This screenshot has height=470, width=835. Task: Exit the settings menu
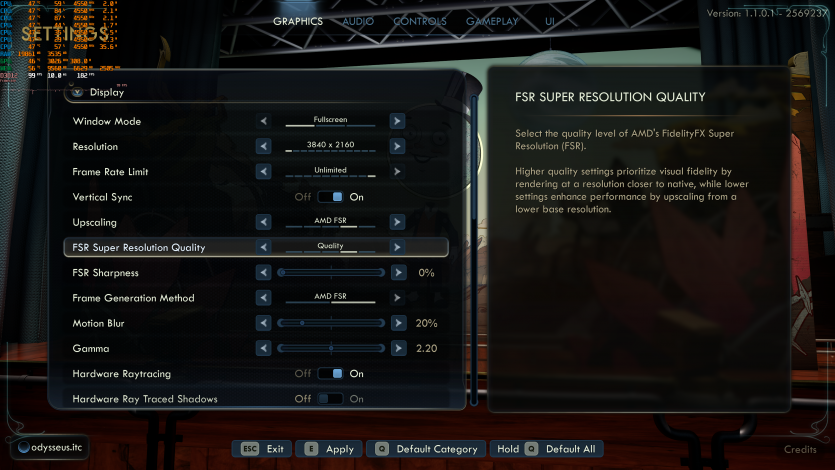[263, 449]
